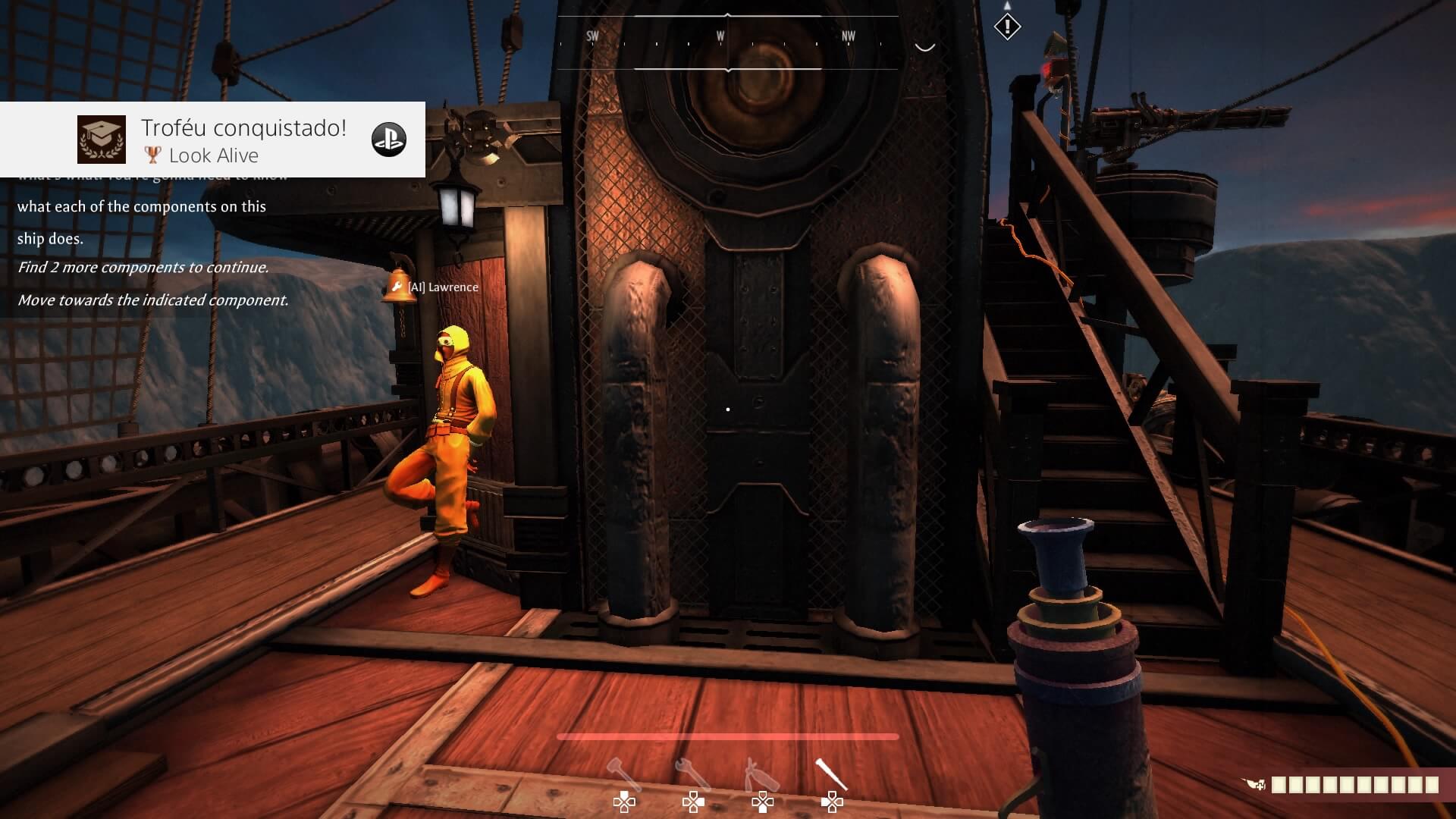The image size is (1456, 819).
Task: Click the compass heading bar
Action: tap(727, 42)
